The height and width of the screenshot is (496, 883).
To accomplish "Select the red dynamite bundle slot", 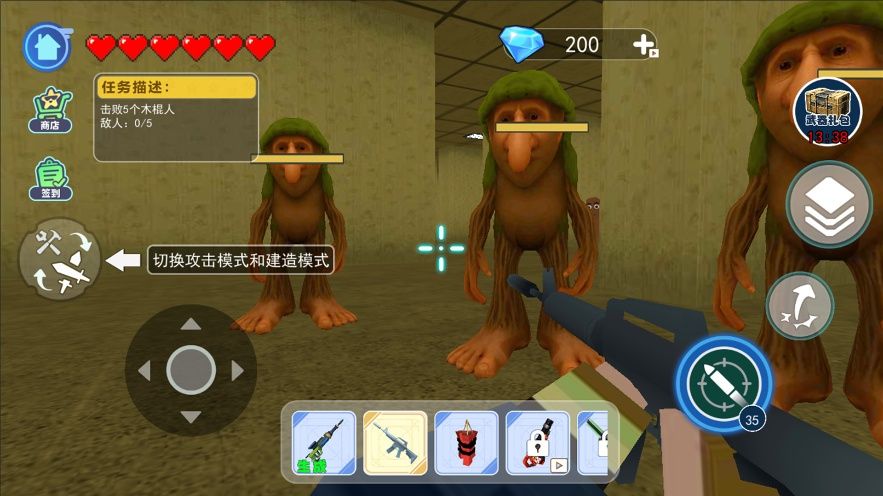I will point(466,443).
